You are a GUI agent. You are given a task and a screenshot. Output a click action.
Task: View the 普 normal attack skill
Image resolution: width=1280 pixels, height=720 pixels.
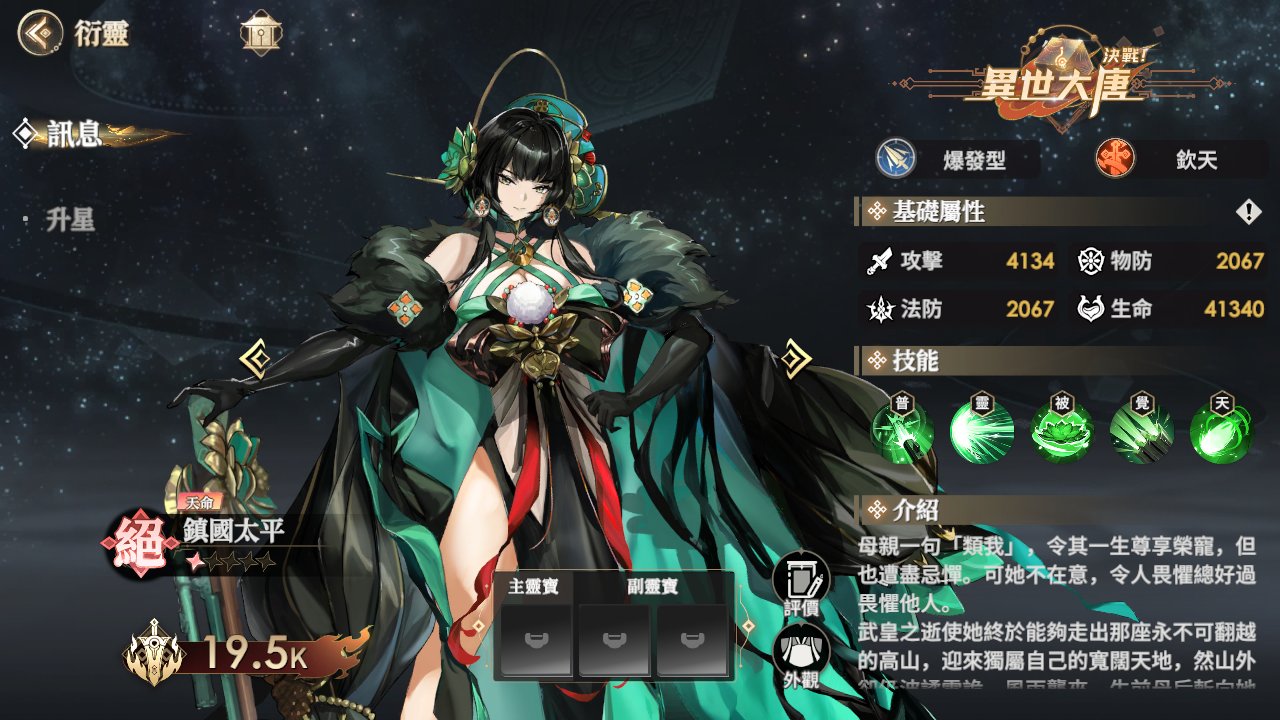pyautogui.click(x=903, y=432)
